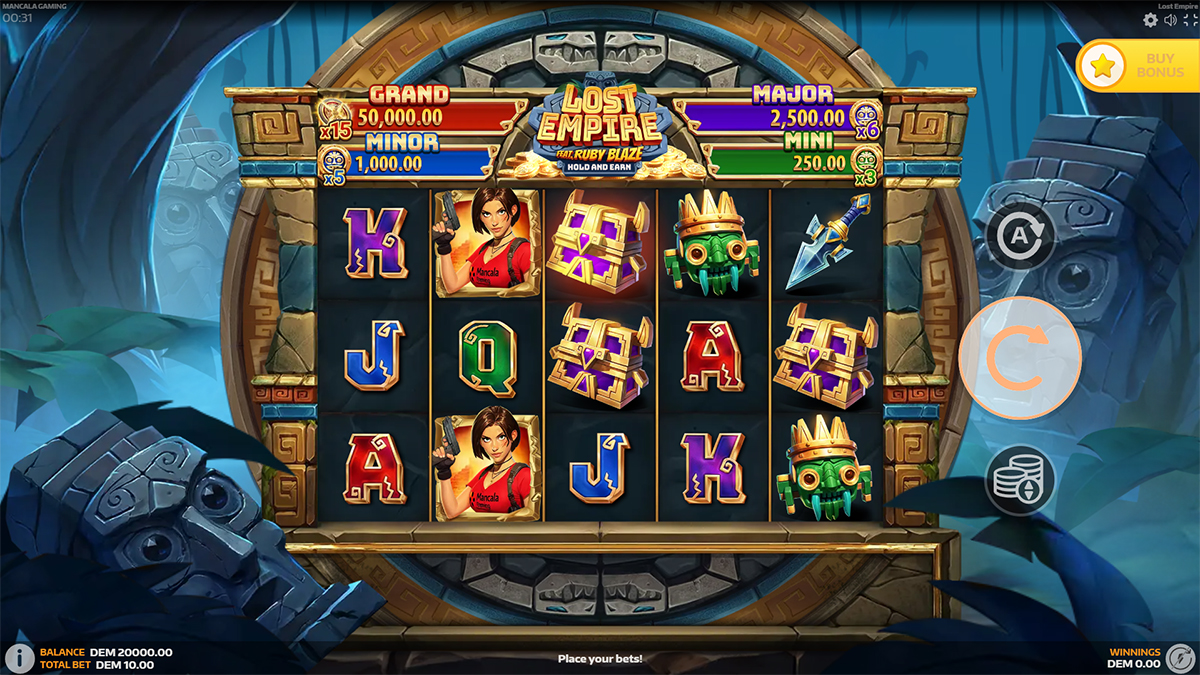Viewport: 1200px width, 675px height.
Task: Toggle fullscreen mode with the corner arrows icon
Action: pos(1190,20)
